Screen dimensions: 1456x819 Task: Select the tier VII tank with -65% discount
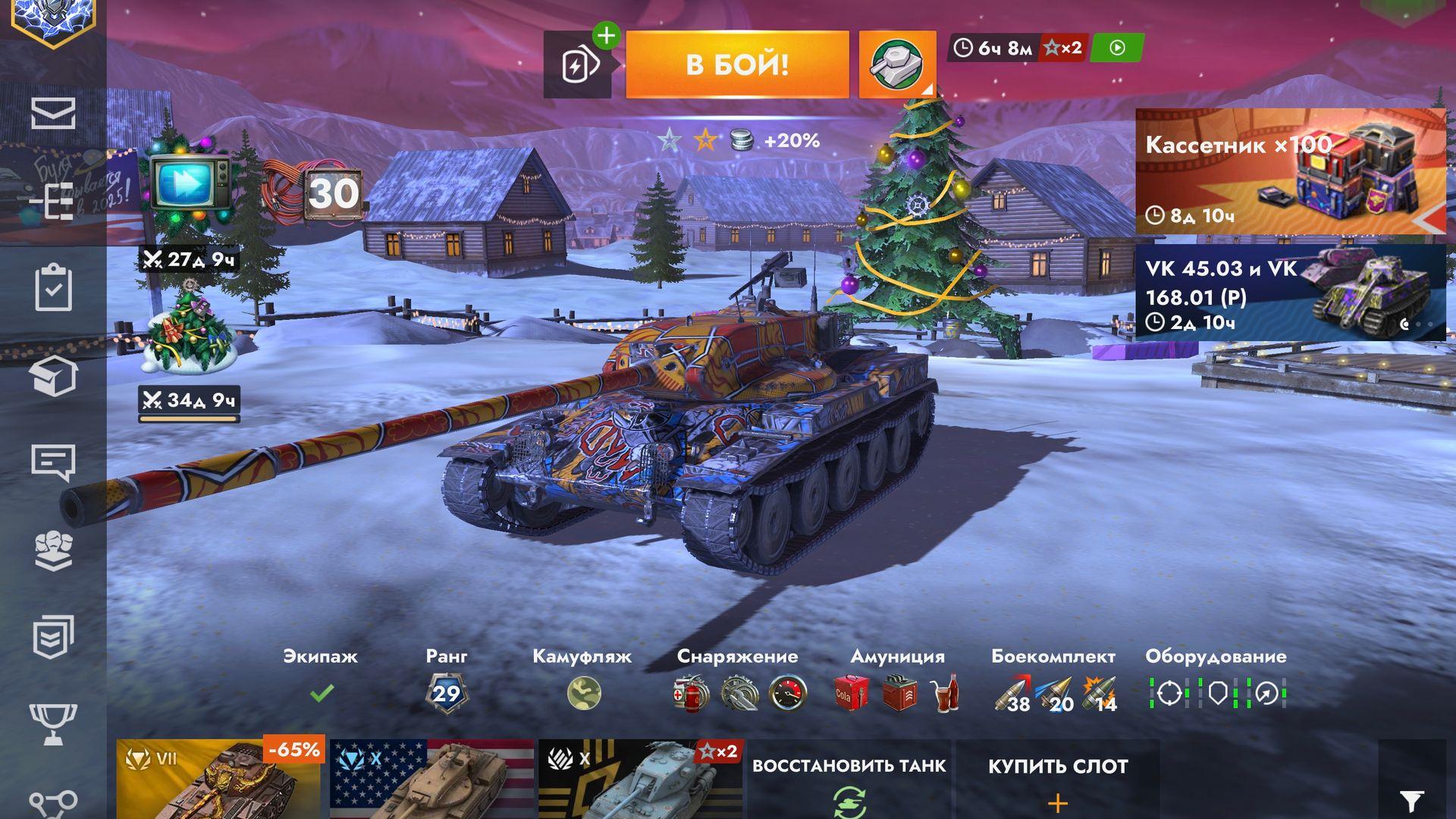[x=220, y=779]
